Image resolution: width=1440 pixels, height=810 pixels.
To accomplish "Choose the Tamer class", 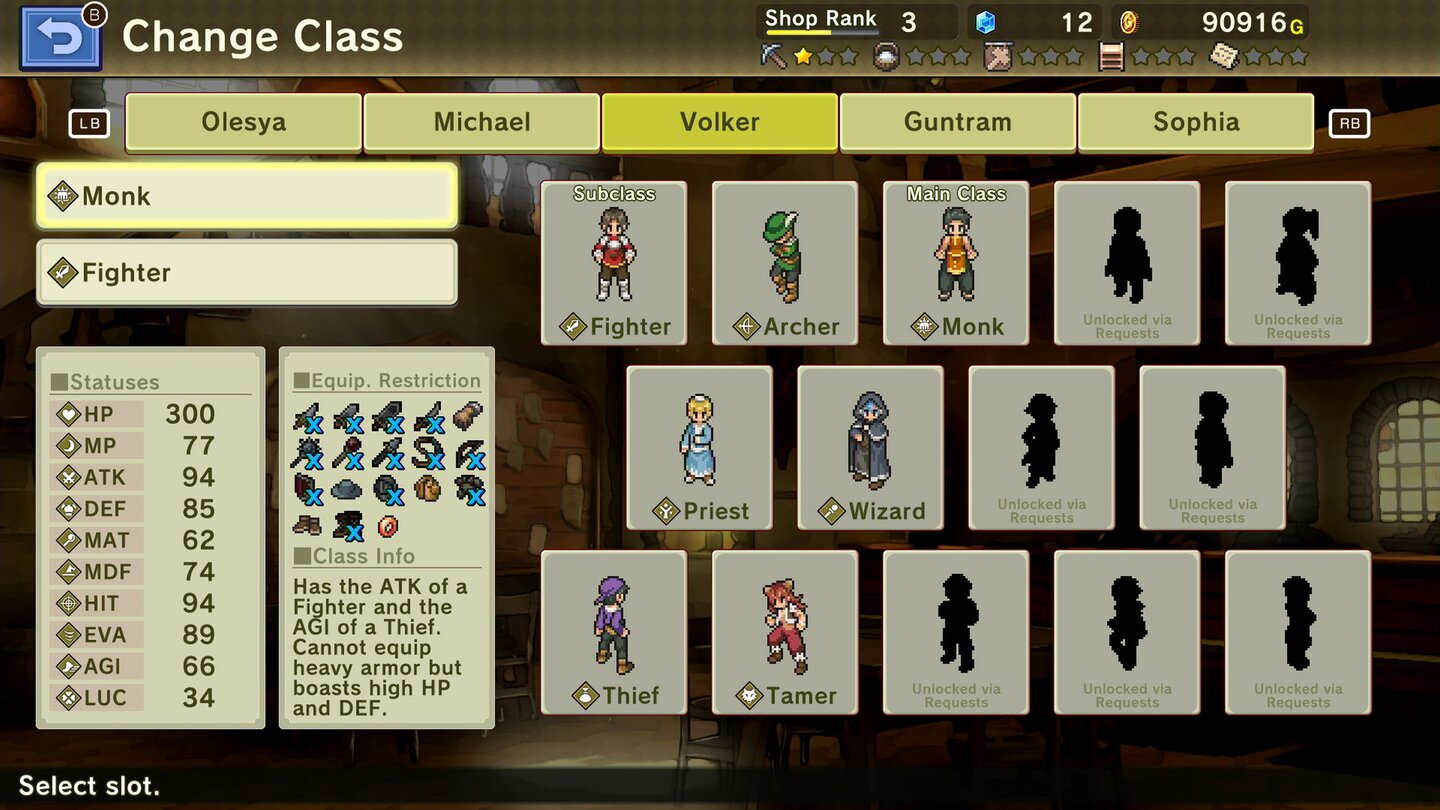I will pyautogui.click(x=785, y=630).
